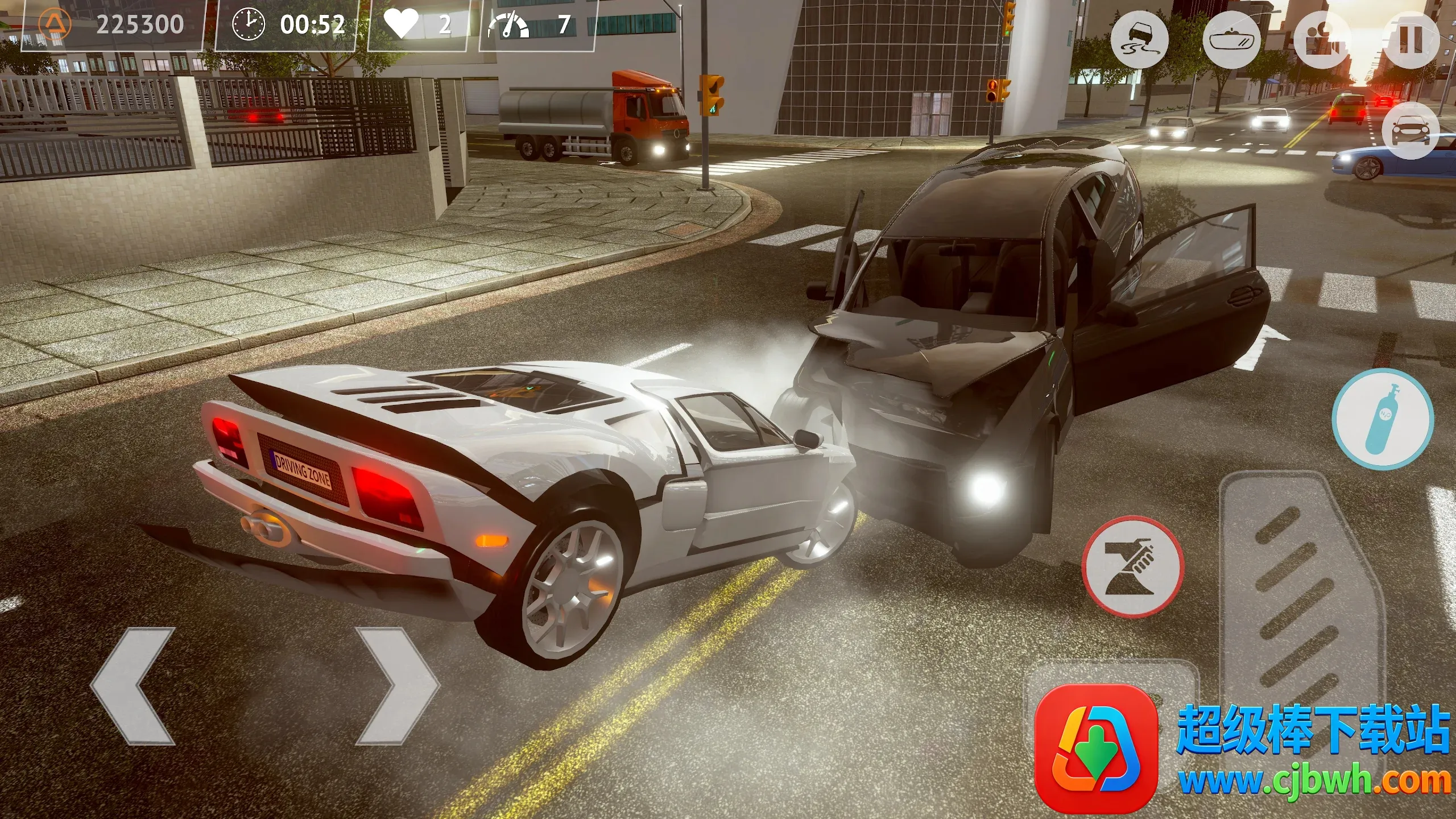Pause the game

pyautogui.click(x=1410, y=40)
